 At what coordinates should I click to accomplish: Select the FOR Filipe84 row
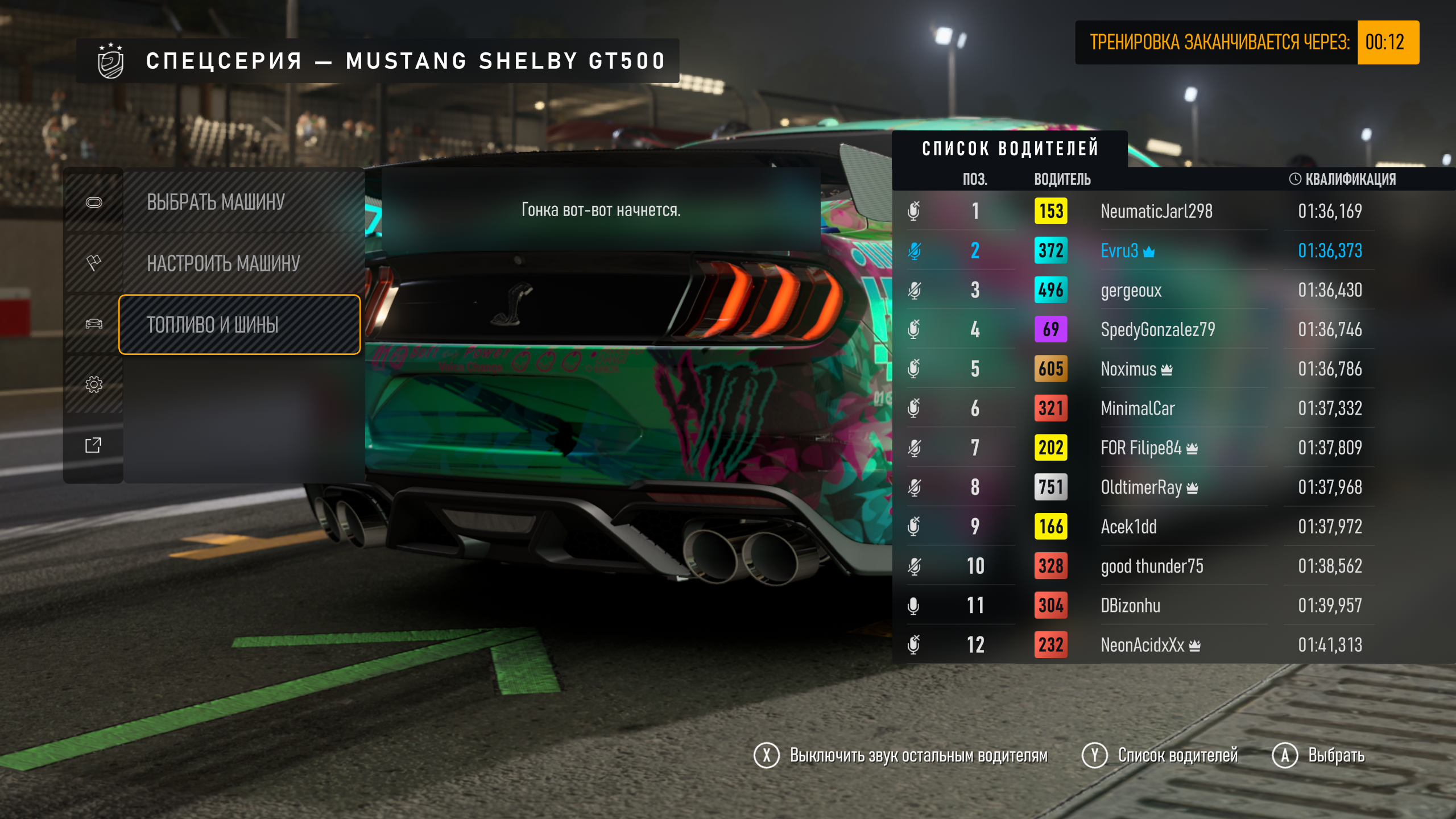click(x=1141, y=448)
